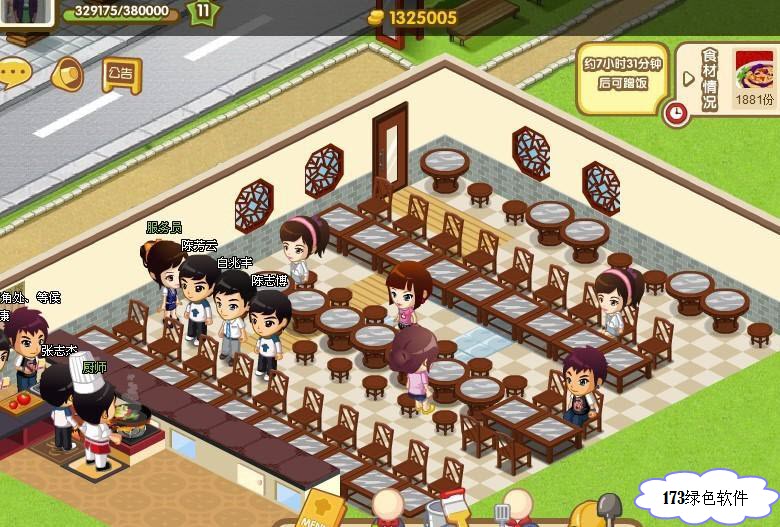Expand the 食材情况 ingredients panel arrow
This screenshot has width=780, height=527.
coord(688,78)
